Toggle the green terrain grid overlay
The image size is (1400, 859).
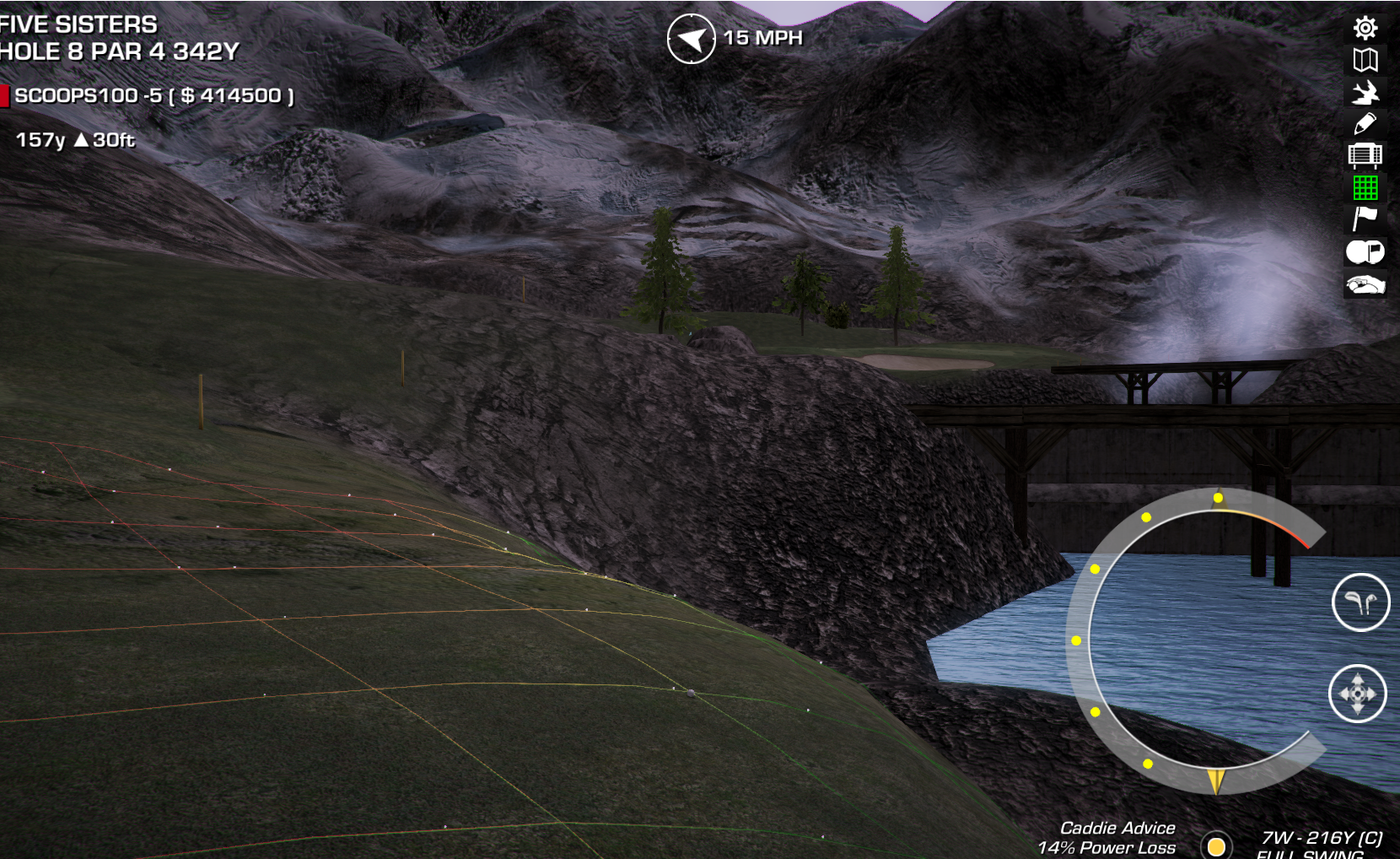tap(1365, 187)
